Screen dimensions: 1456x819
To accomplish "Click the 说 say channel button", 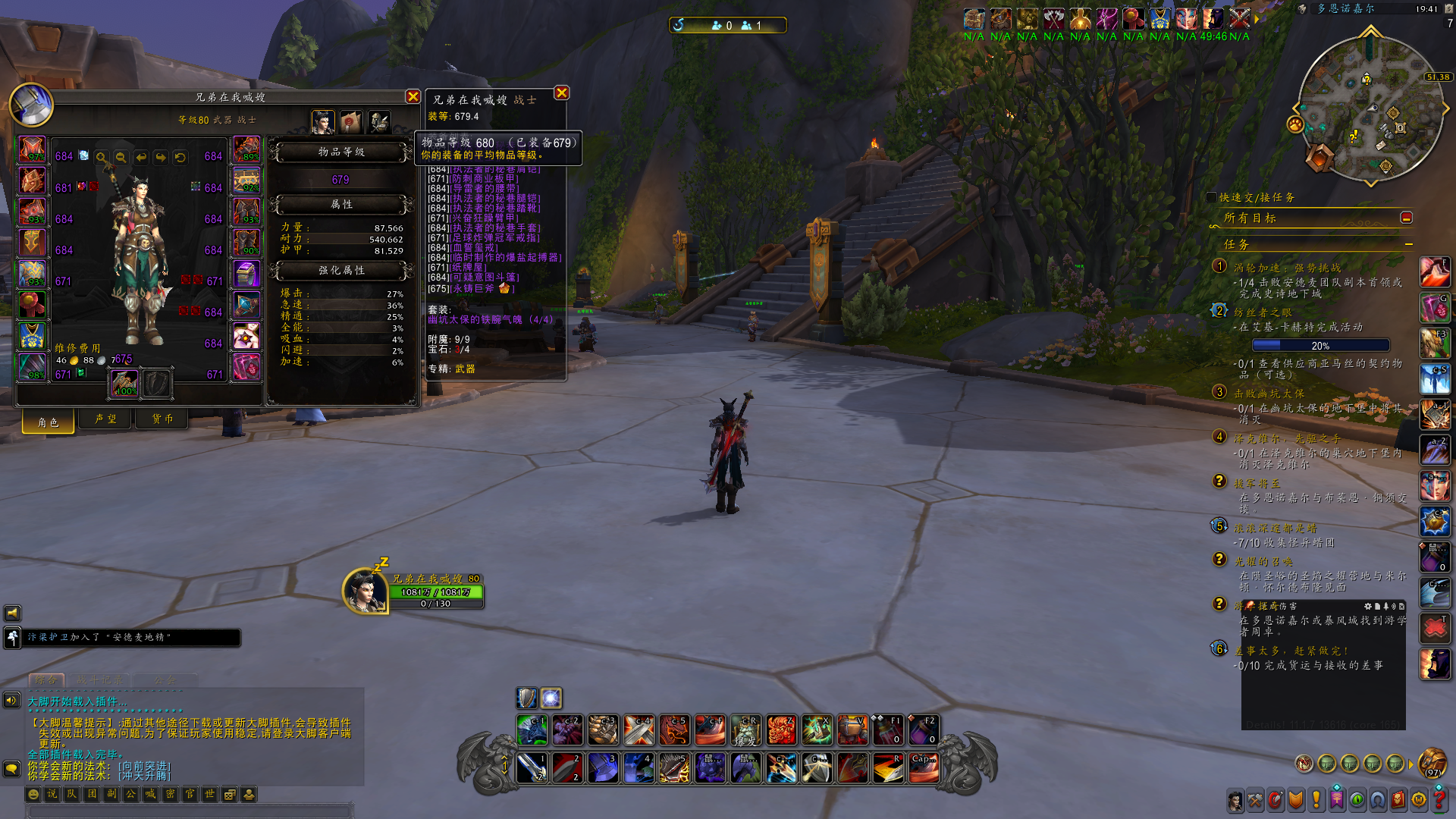I will click(x=52, y=794).
